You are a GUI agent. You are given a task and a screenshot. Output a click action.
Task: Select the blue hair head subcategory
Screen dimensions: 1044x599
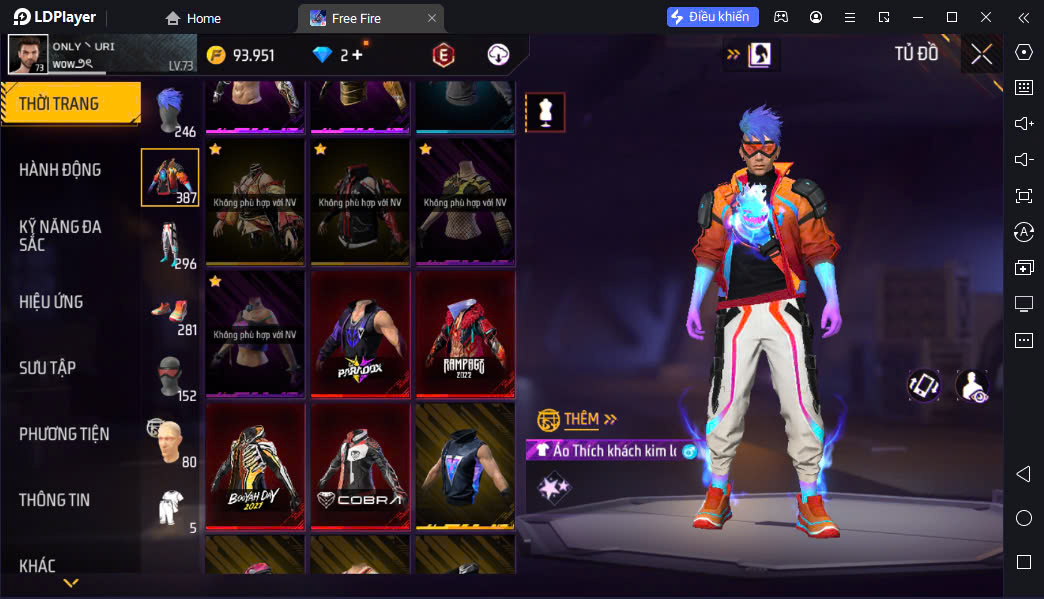click(x=170, y=106)
